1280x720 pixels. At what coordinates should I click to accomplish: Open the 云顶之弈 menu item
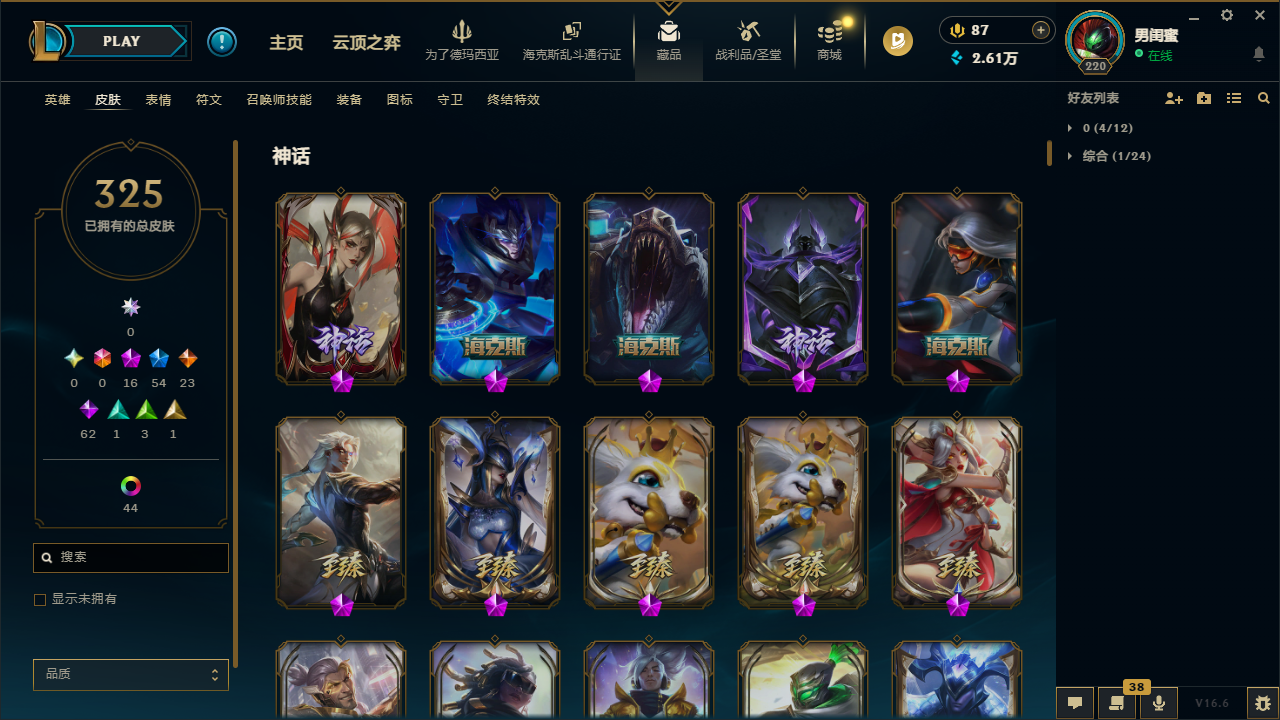point(366,43)
